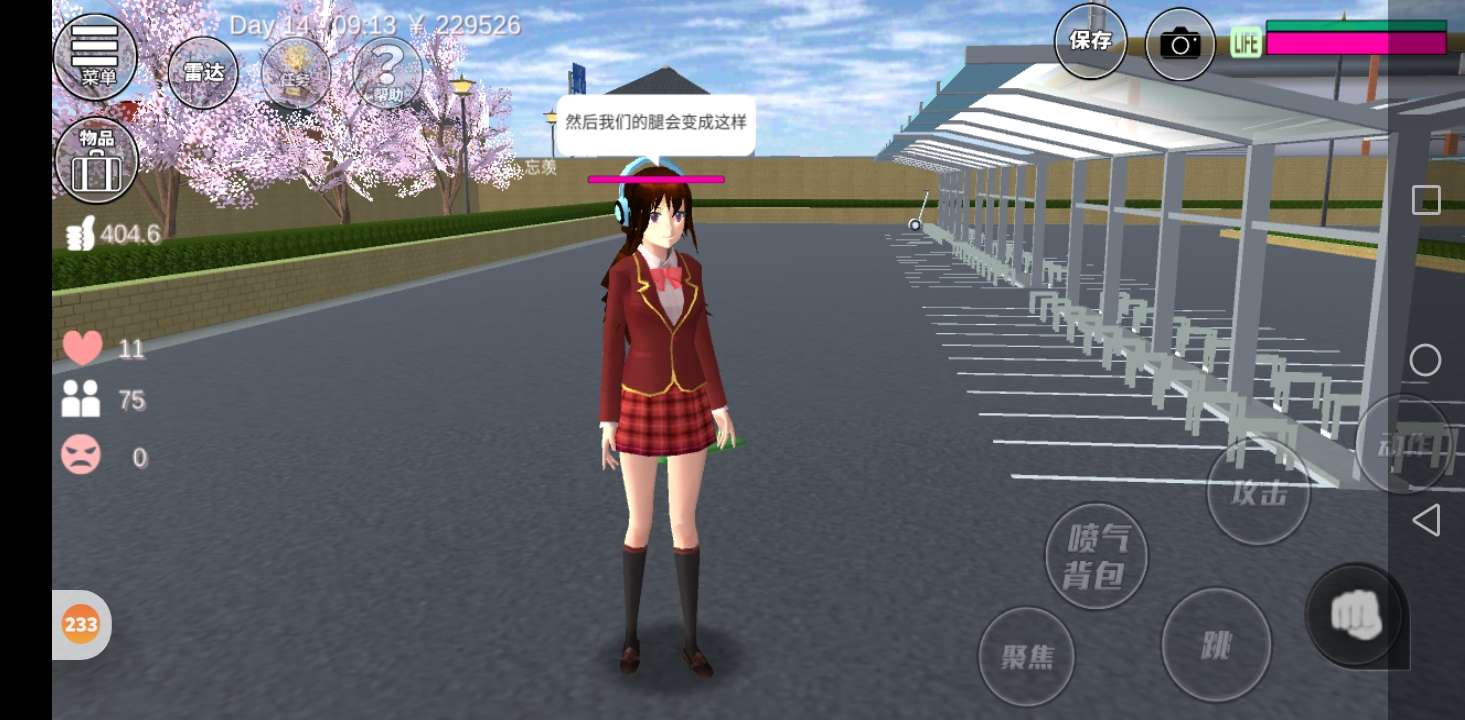Open the orange 233 floating overlay
Screen dimensions: 1465x720
pyautogui.click(x=81, y=625)
